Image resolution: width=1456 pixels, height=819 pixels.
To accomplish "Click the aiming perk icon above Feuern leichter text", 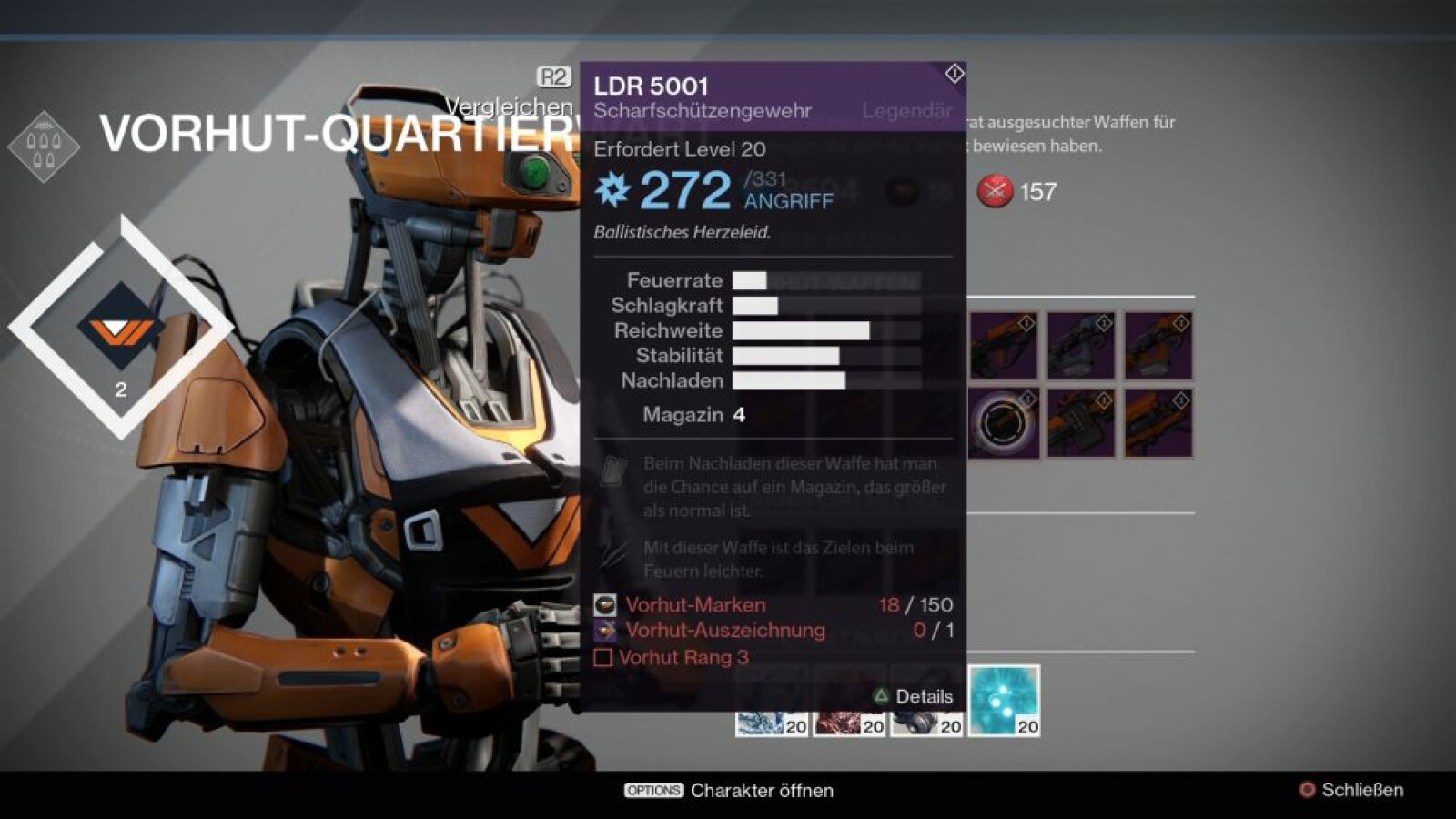I will click(612, 553).
